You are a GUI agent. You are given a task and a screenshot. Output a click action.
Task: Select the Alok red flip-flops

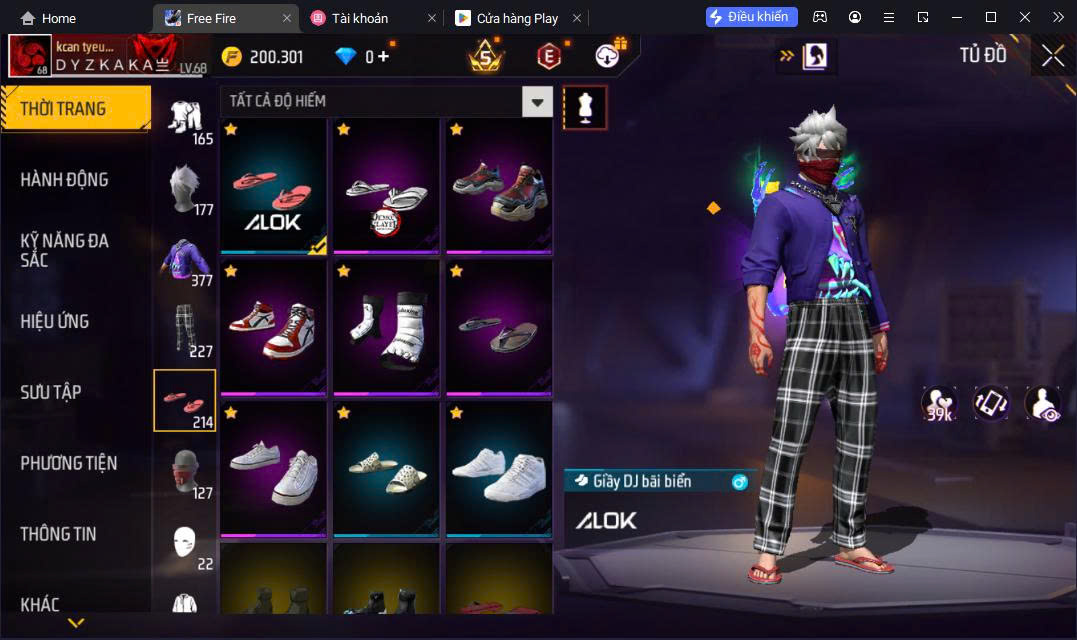point(273,186)
